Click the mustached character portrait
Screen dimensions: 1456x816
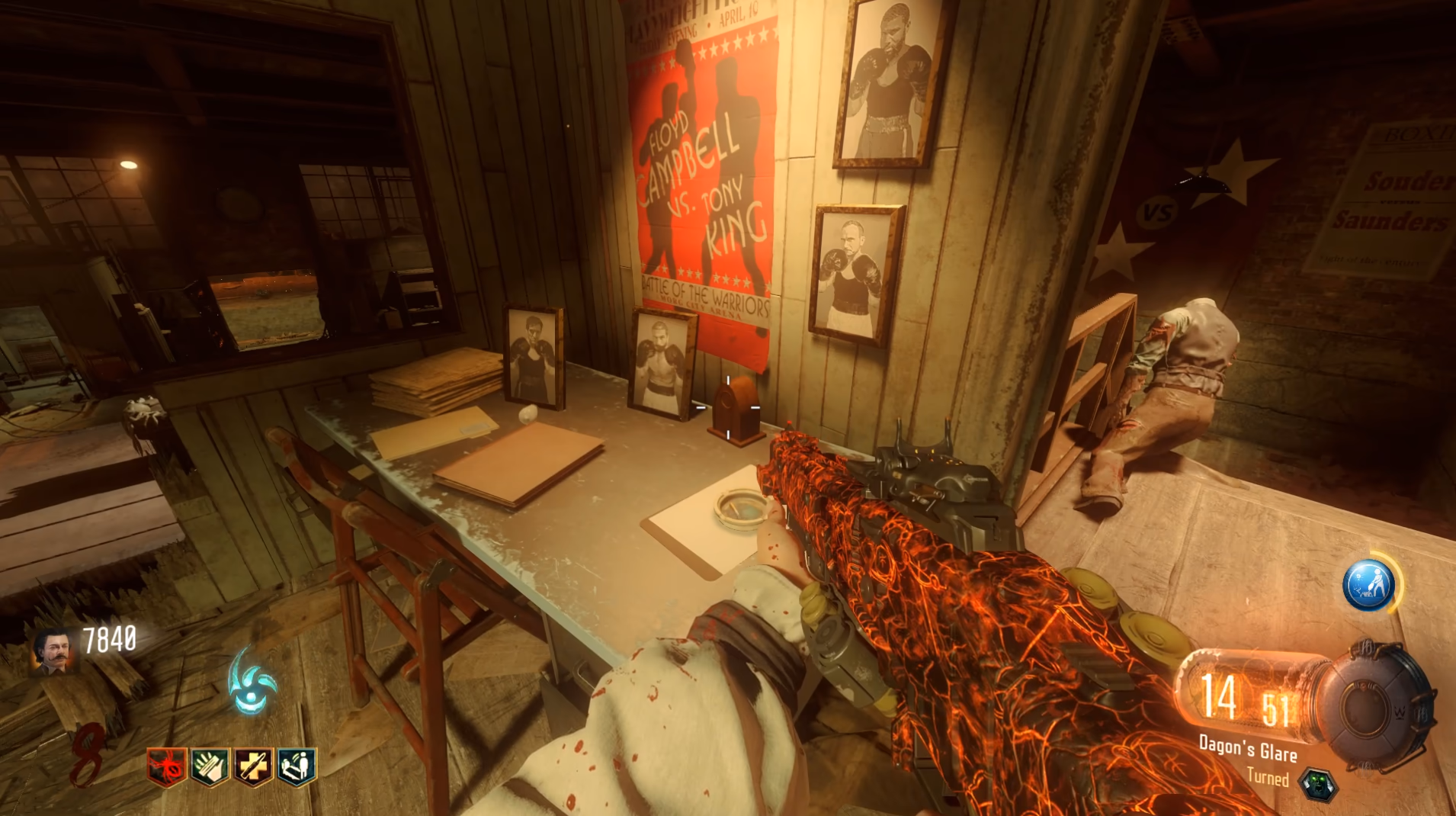[55, 652]
